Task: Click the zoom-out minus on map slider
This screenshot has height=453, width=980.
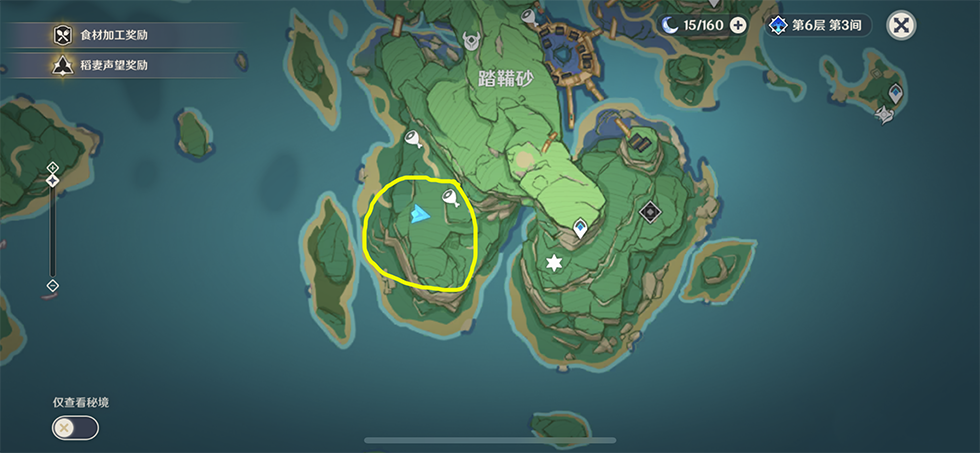Action: point(53,286)
